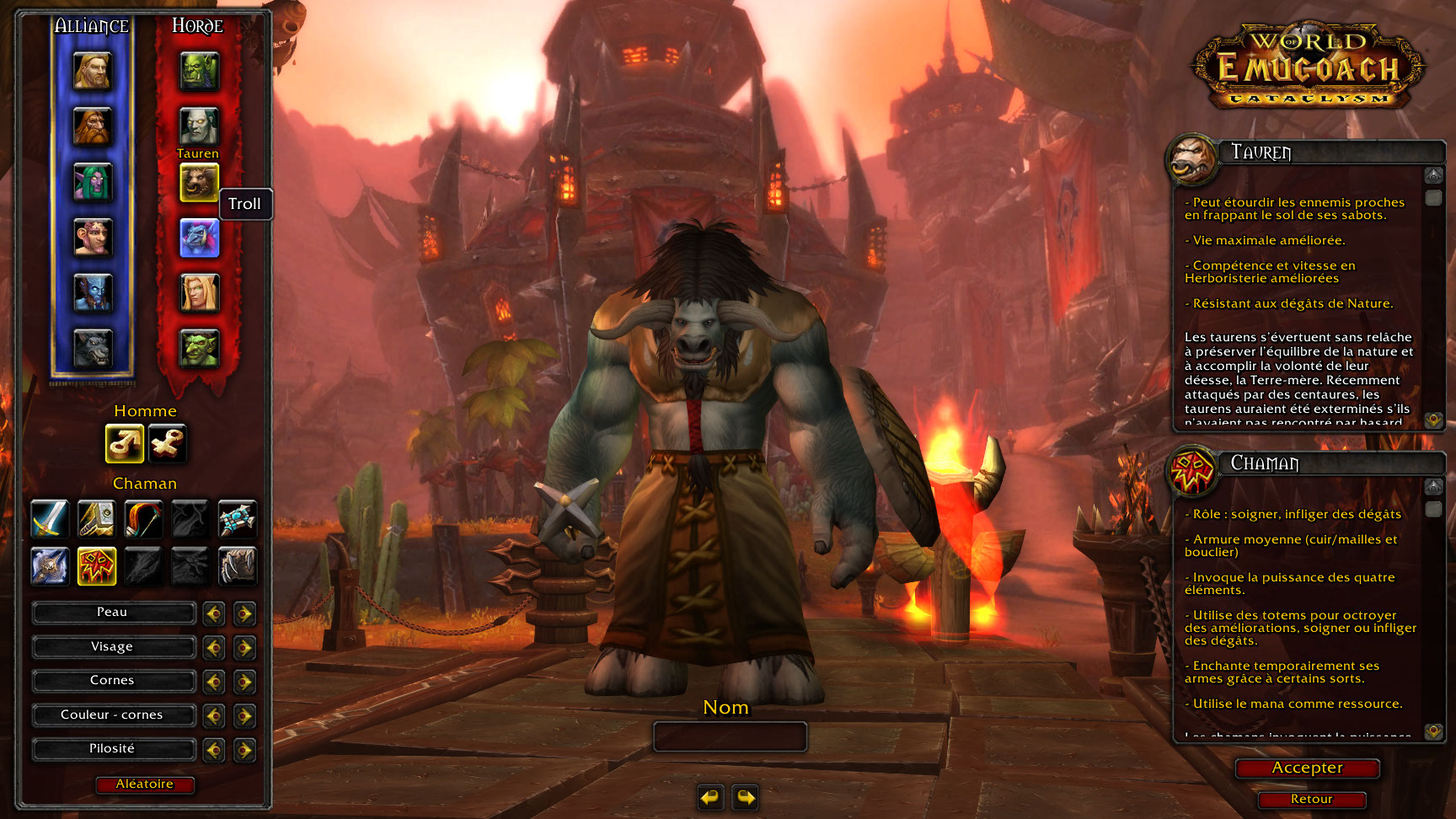This screenshot has height=819, width=1456.
Task: Select the Human race portrait
Action: [x=93, y=71]
